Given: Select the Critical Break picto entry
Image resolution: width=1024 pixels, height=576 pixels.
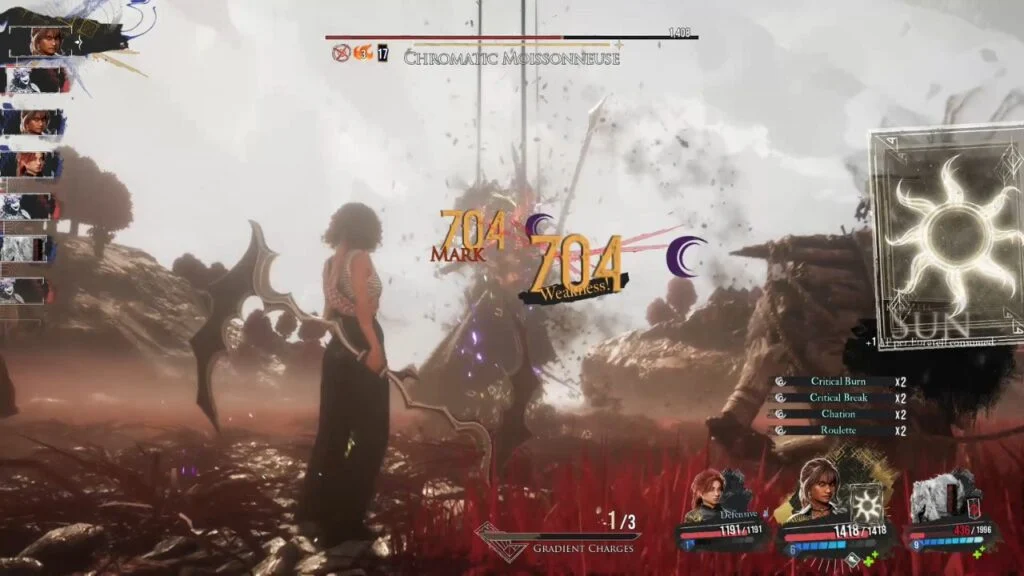Looking at the screenshot, I should [x=838, y=398].
